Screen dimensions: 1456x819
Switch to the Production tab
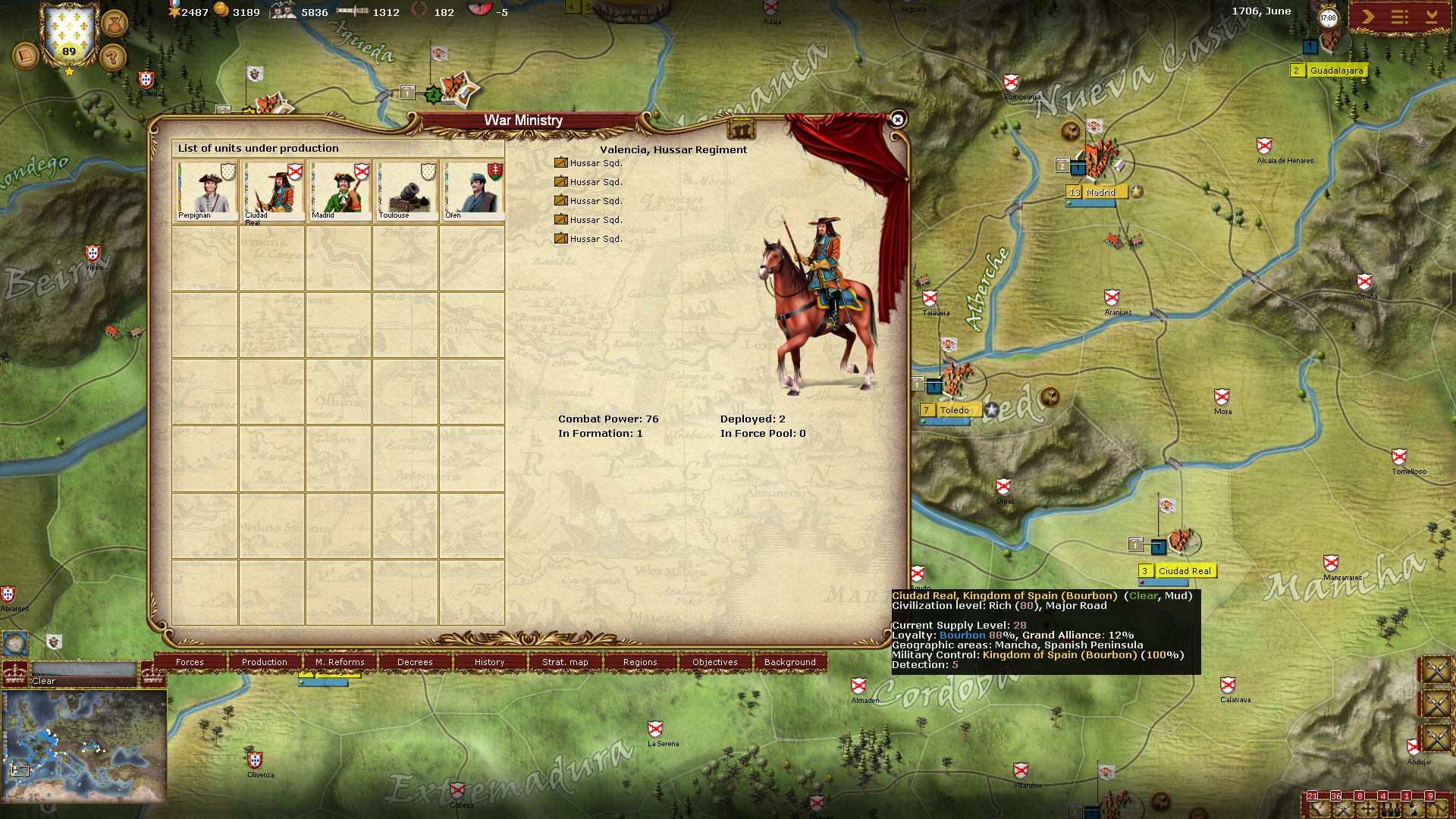[x=263, y=662]
